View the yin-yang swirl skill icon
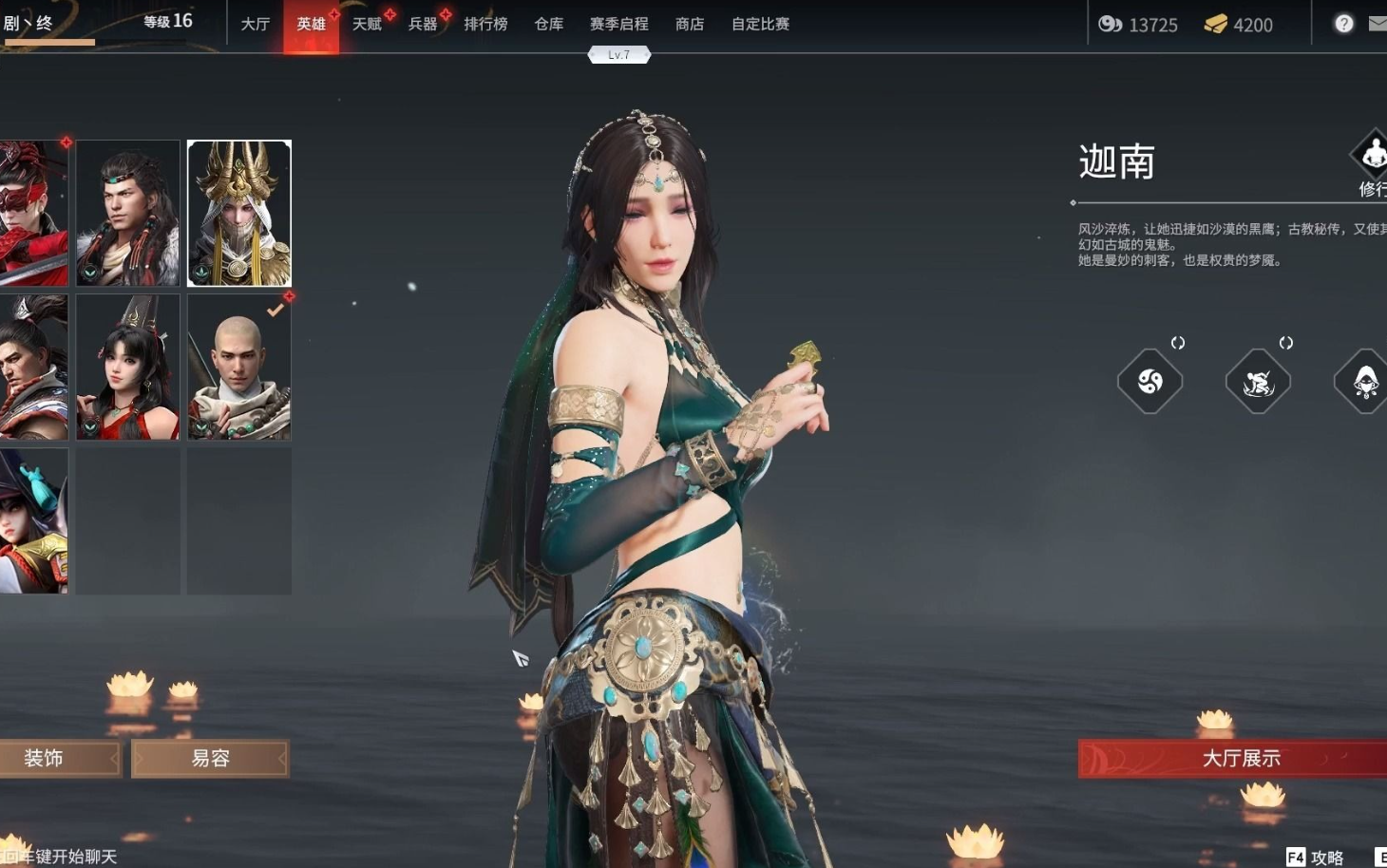1387x868 pixels. pyautogui.click(x=1149, y=382)
